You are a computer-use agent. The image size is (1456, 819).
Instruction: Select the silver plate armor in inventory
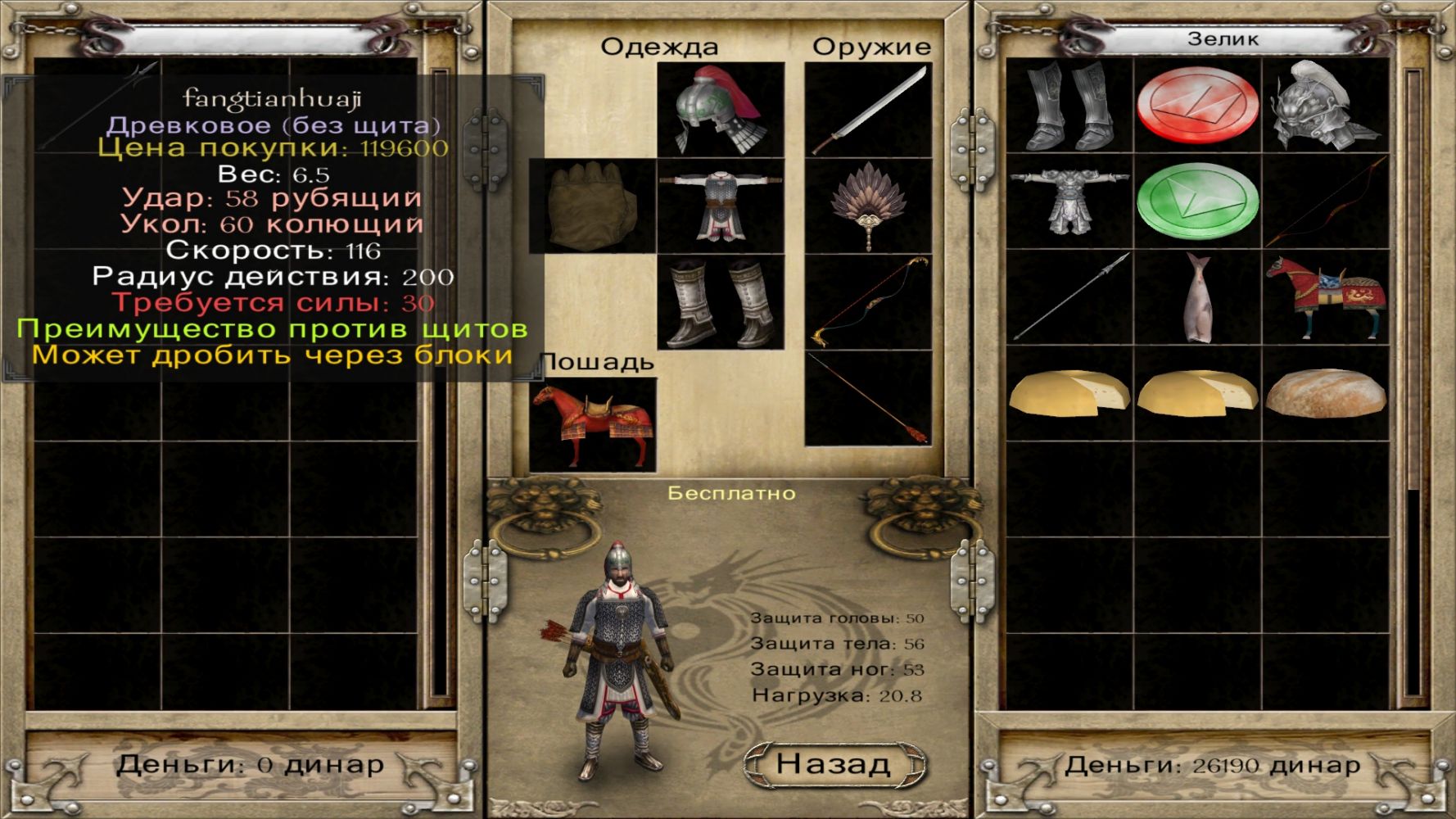pos(1069,201)
